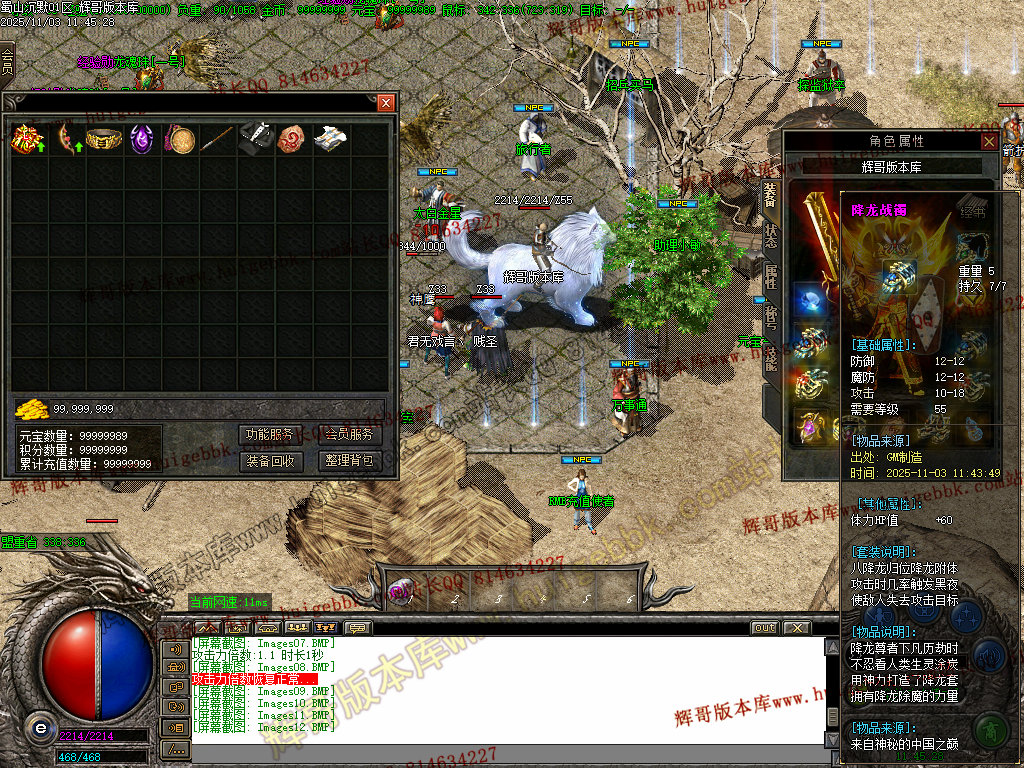Open the 会员 side tab
This screenshot has width=1024, height=768.
click(7, 60)
